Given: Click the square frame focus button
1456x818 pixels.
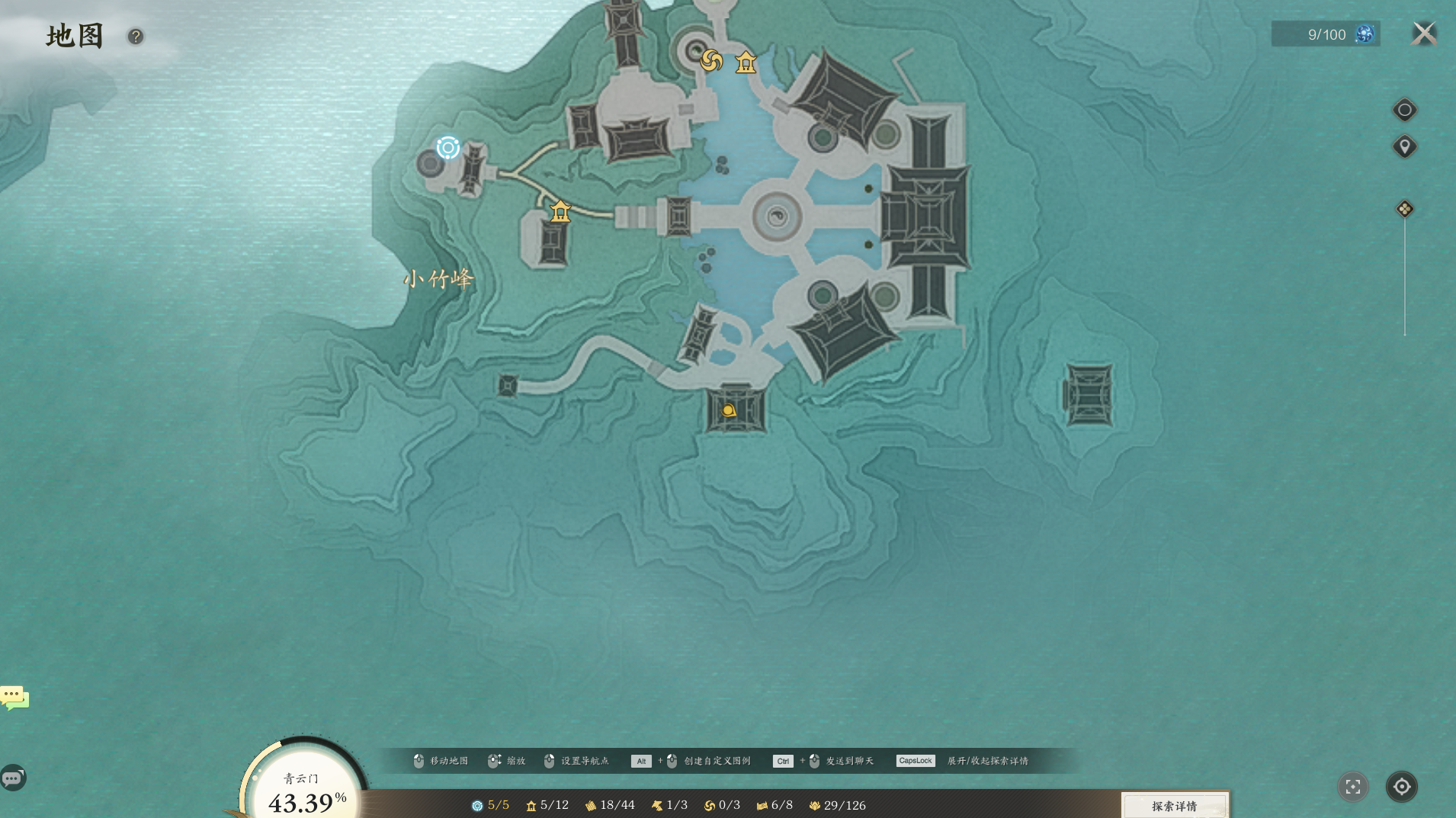Looking at the screenshot, I should pyautogui.click(x=1353, y=787).
